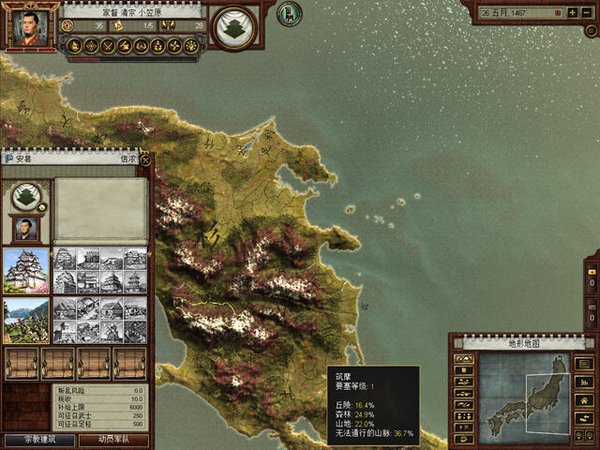The width and height of the screenshot is (600, 450).
Task: Select the village landscape picture
Action: [x=26, y=320]
